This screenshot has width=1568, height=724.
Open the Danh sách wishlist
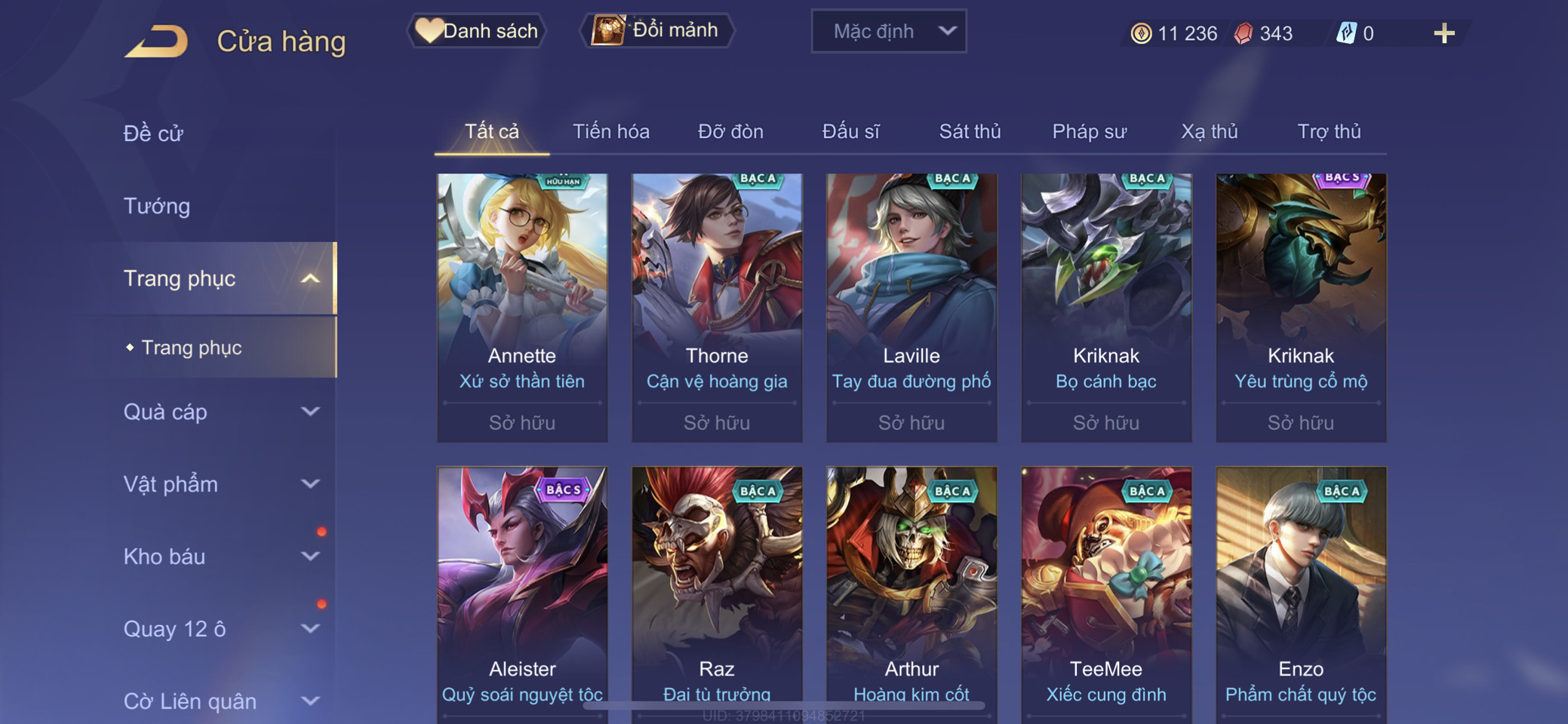pos(477,31)
